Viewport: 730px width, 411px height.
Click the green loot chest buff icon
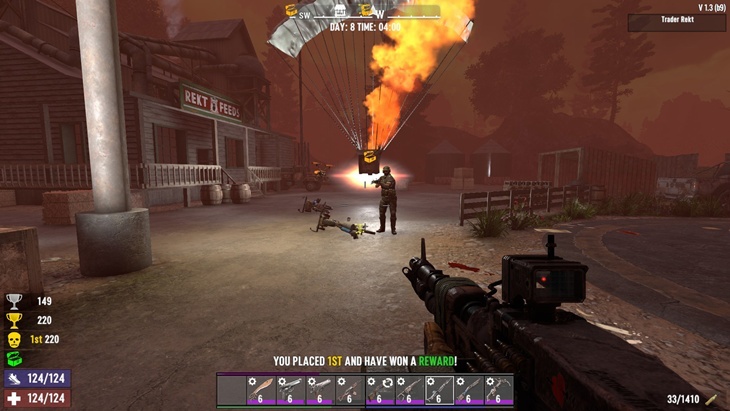pos(14,359)
